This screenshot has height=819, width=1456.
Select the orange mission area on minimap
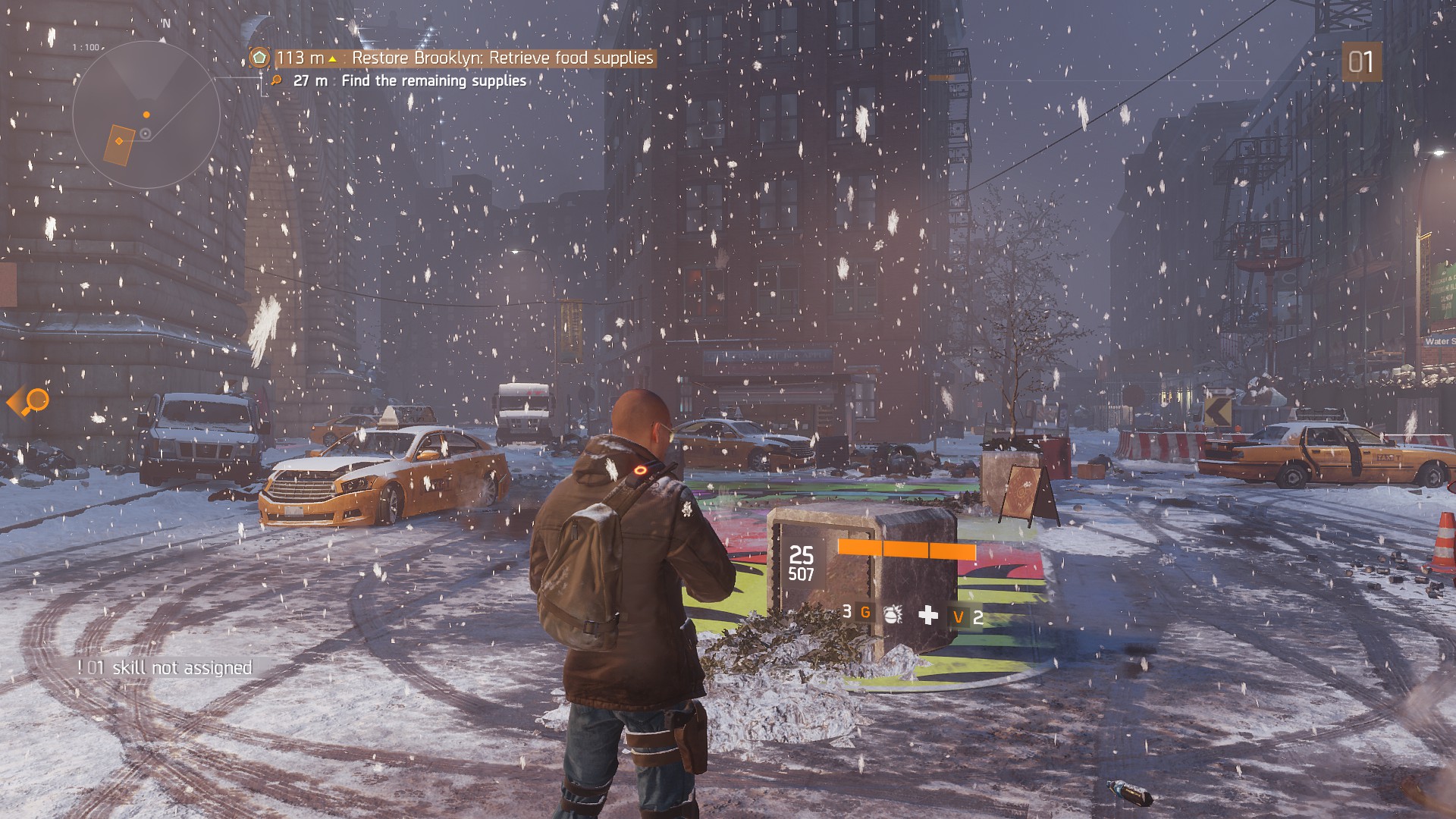point(119,143)
